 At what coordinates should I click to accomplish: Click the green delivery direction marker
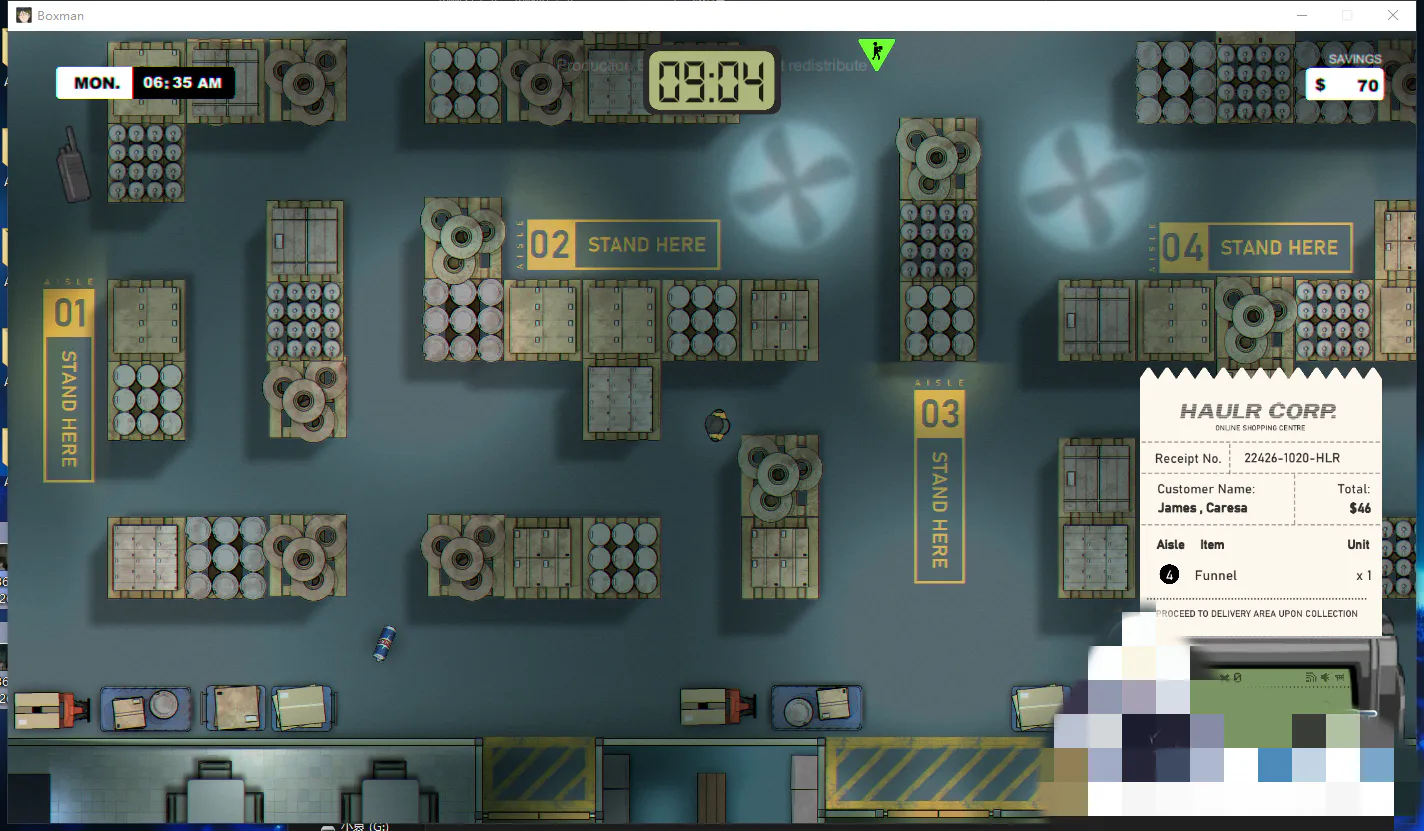point(876,52)
